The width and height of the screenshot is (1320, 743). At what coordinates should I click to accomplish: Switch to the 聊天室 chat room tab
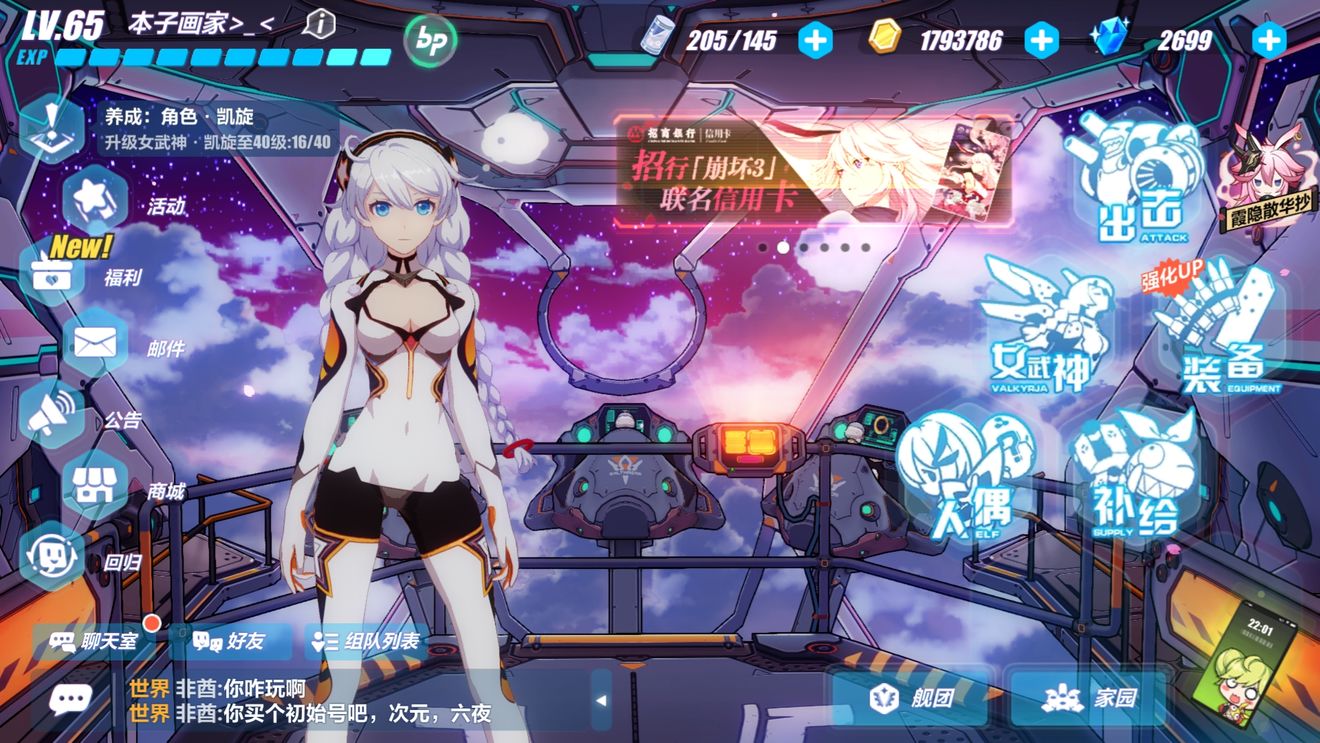(96, 641)
